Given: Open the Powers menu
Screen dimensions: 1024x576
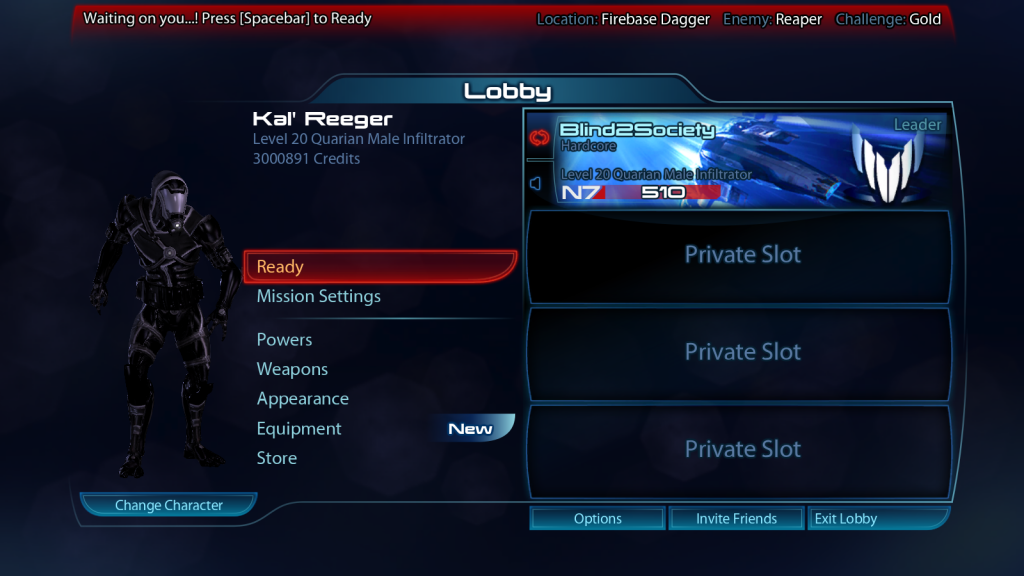Looking at the screenshot, I should [284, 340].
